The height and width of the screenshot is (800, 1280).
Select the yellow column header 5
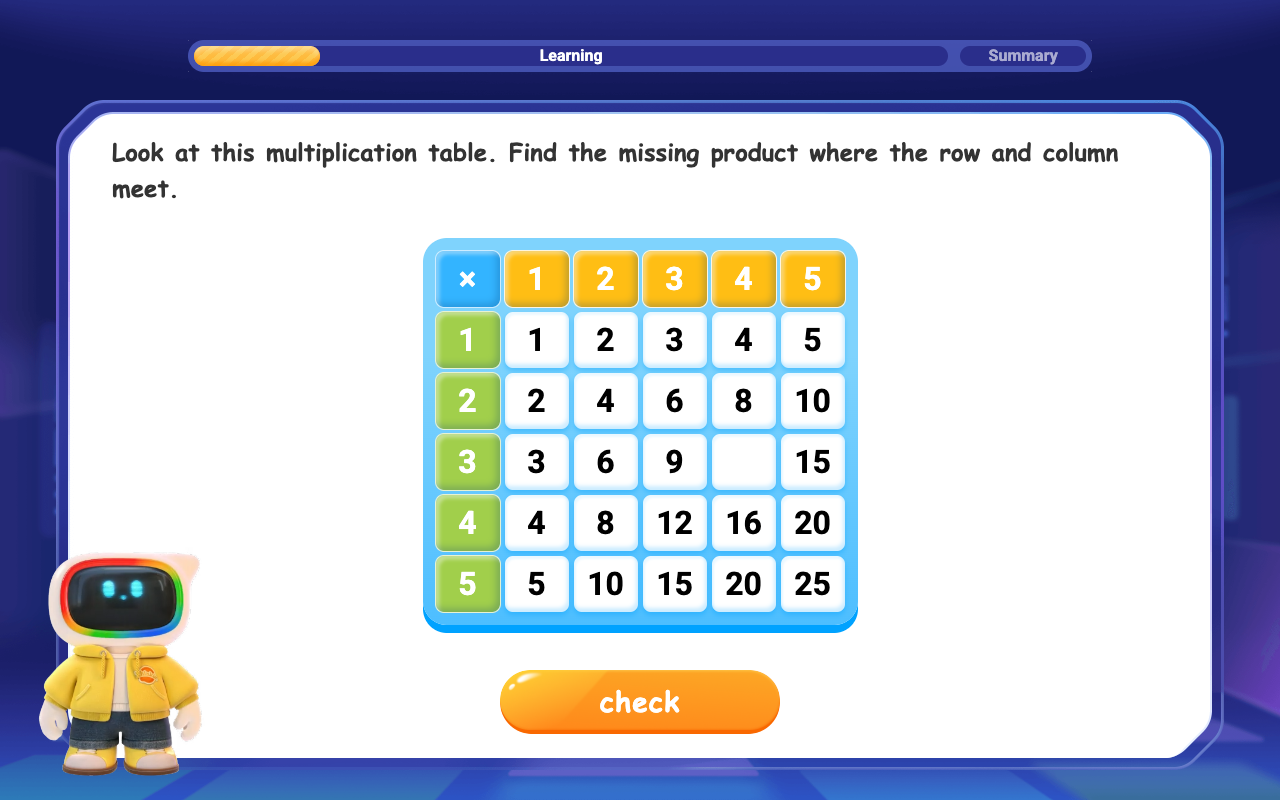click(812, 279)
